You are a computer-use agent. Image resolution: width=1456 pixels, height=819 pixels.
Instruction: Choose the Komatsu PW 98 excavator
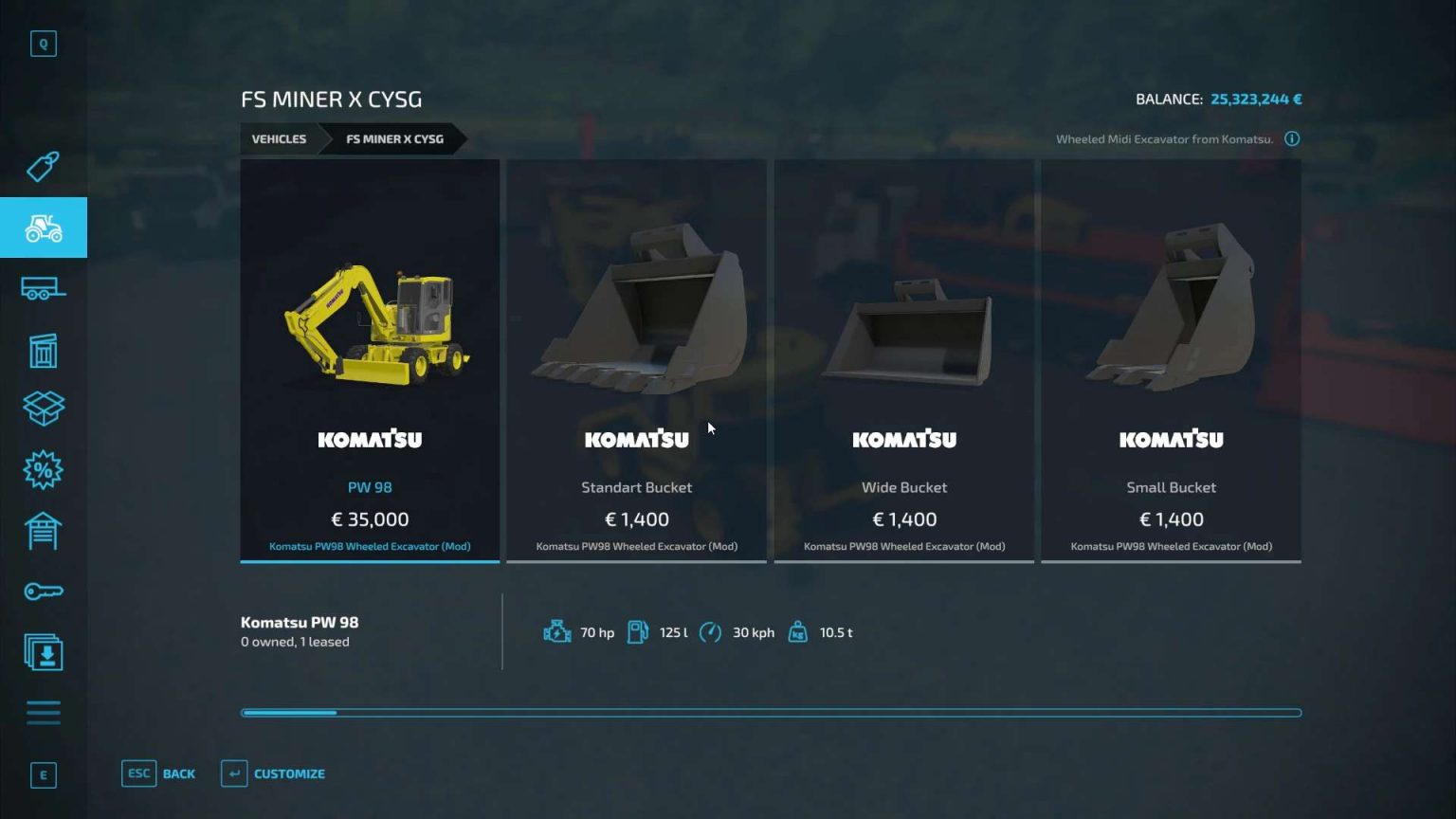[x=370, y=360]
